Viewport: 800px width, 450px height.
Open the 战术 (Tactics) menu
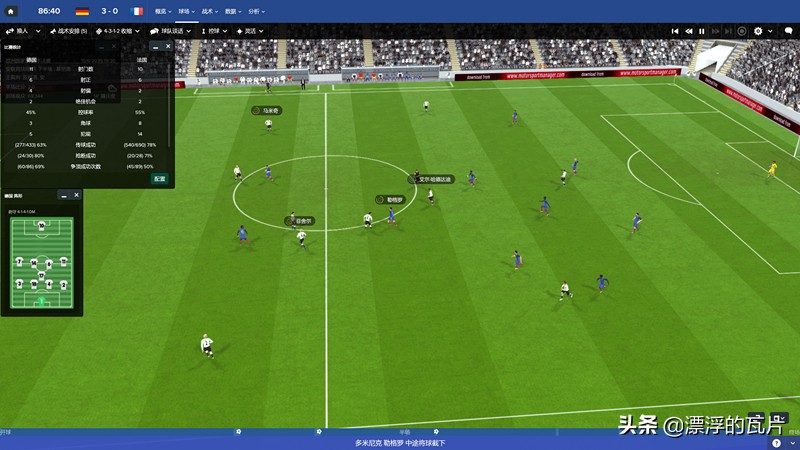[x=211, y=11]
